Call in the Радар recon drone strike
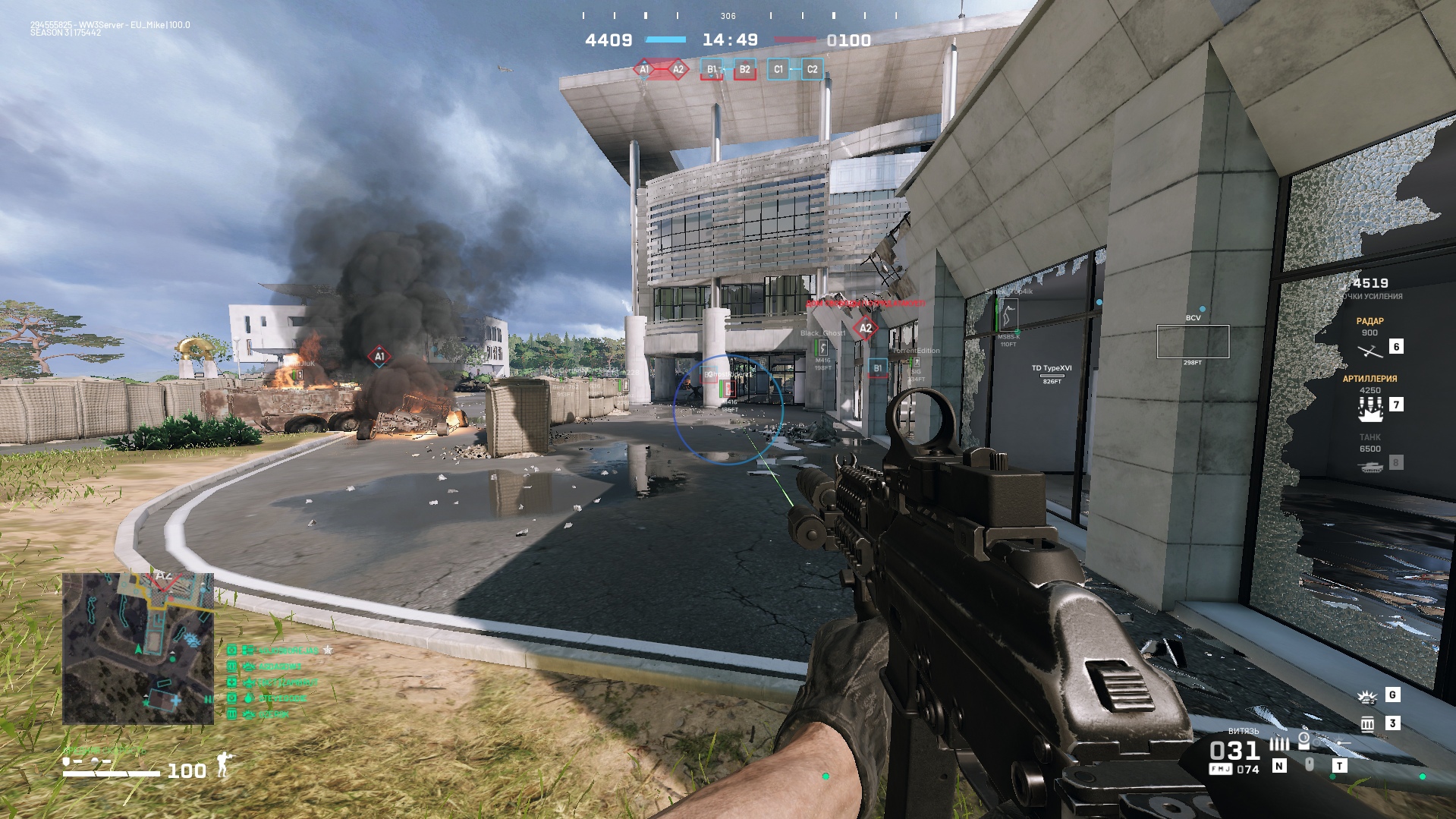 click(1370, 351)
